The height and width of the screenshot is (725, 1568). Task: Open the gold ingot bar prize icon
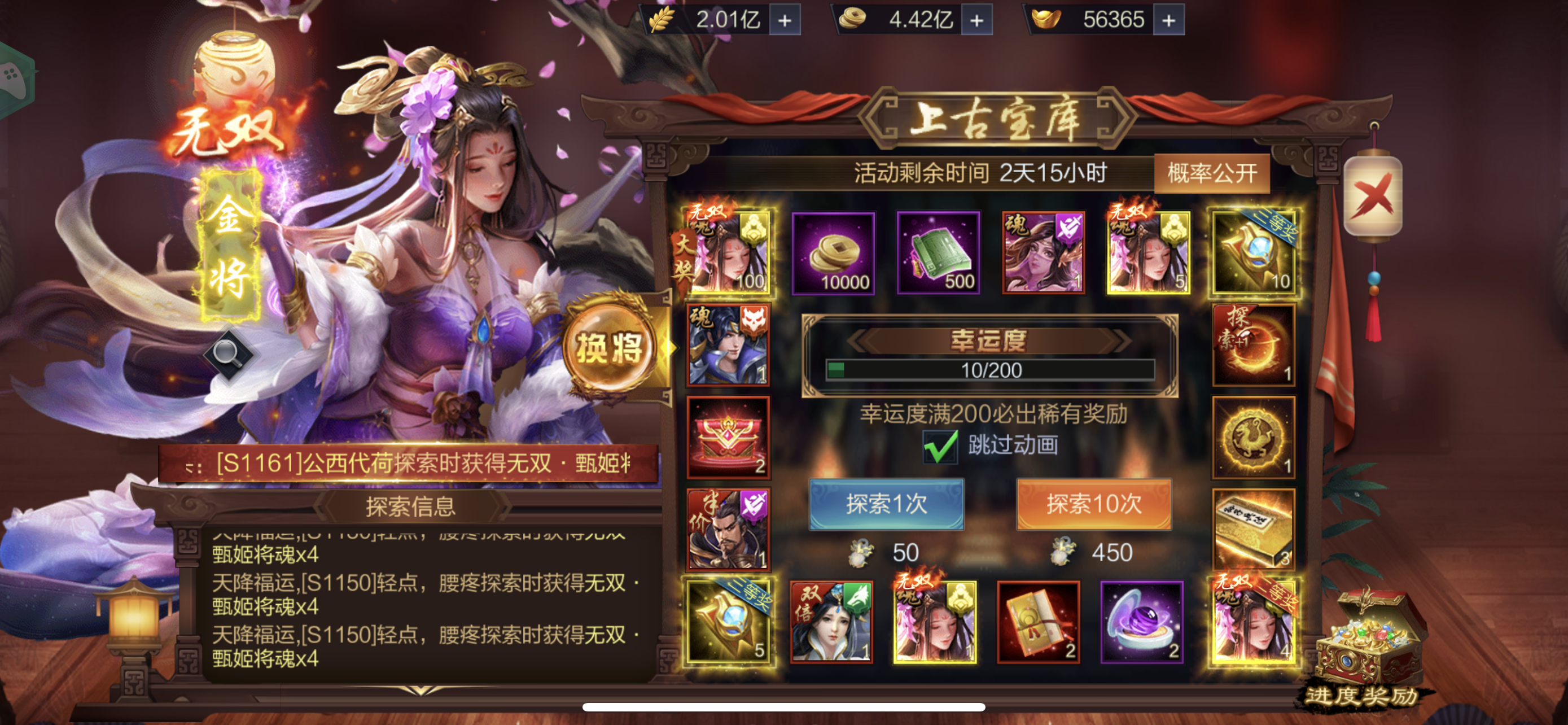(1253, 532)
